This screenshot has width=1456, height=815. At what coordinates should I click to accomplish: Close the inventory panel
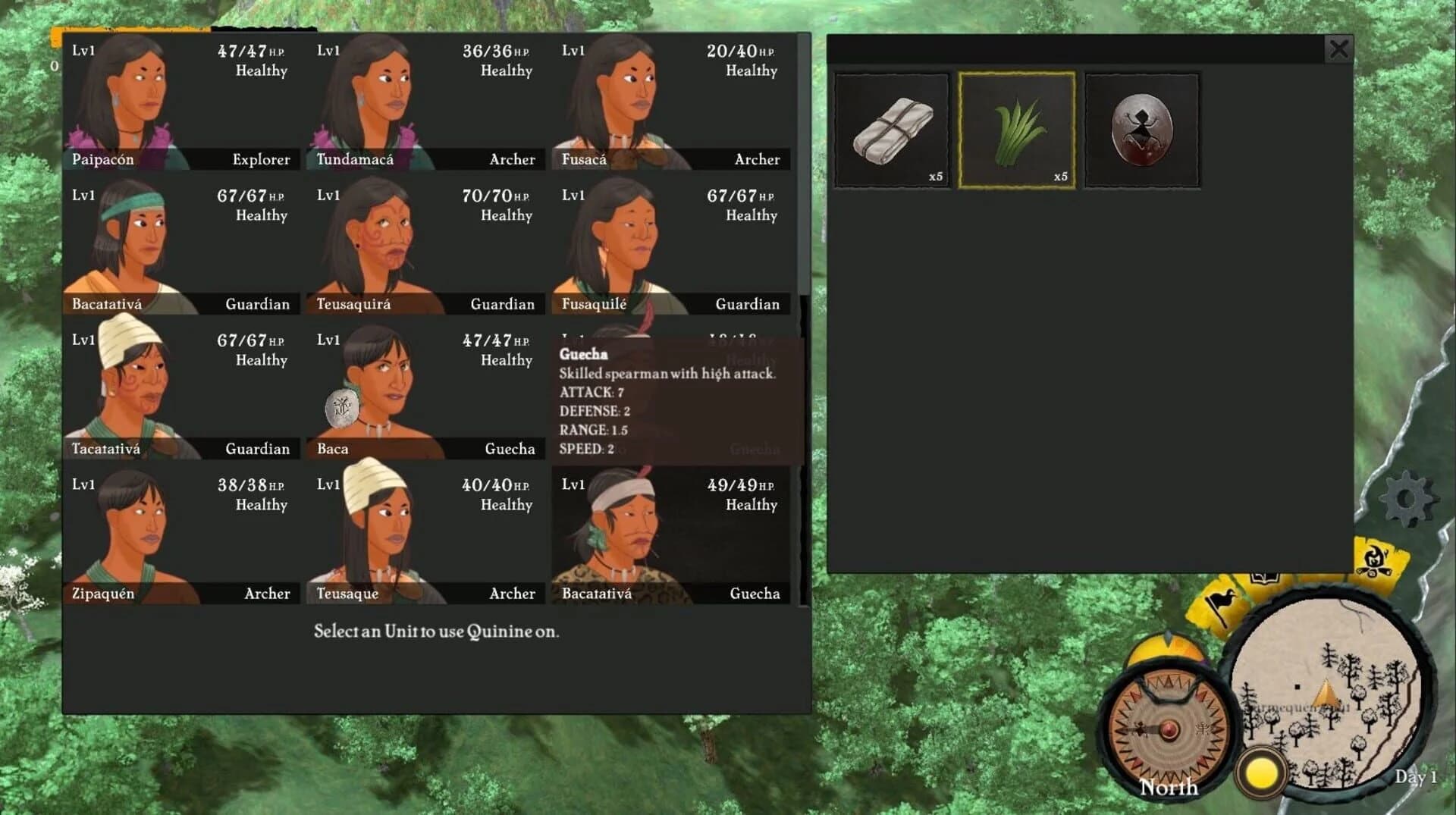1339,49
